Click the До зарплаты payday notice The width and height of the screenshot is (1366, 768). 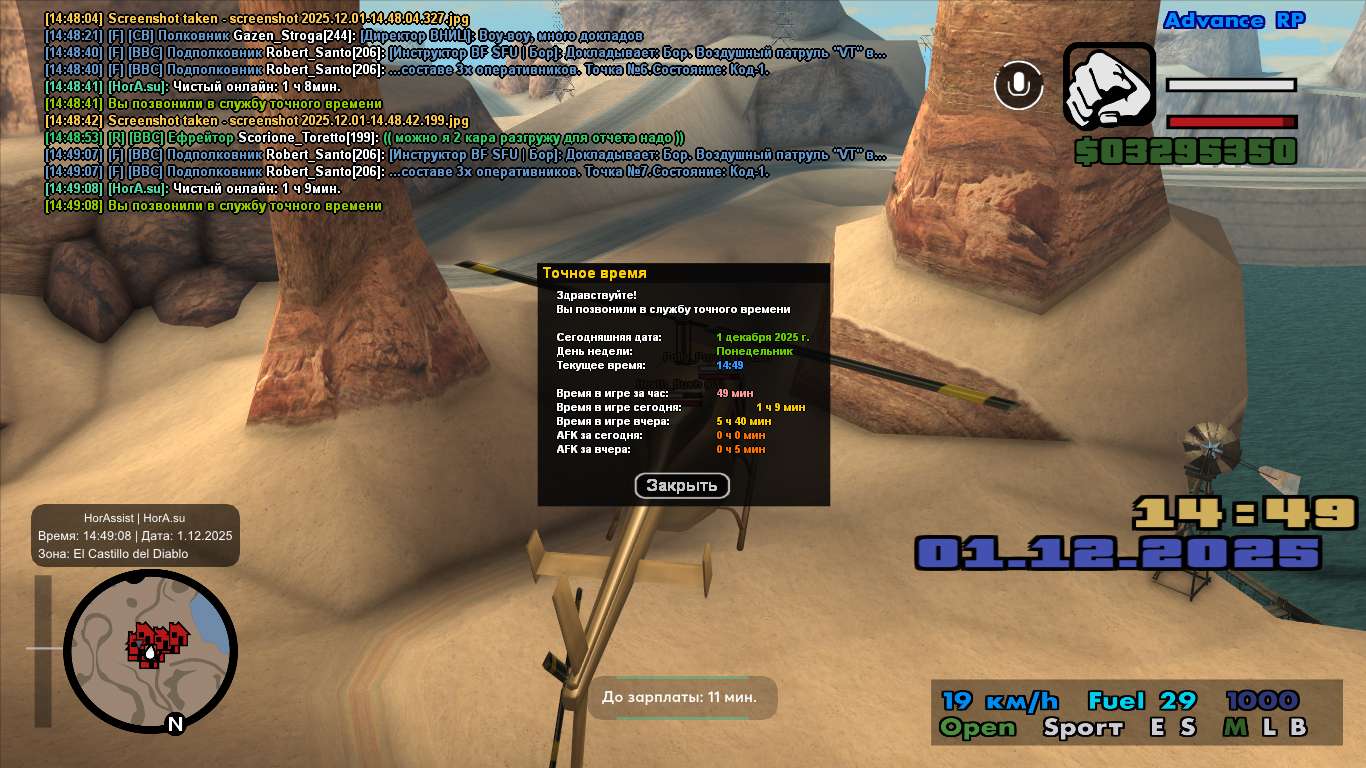click(679, 697)
